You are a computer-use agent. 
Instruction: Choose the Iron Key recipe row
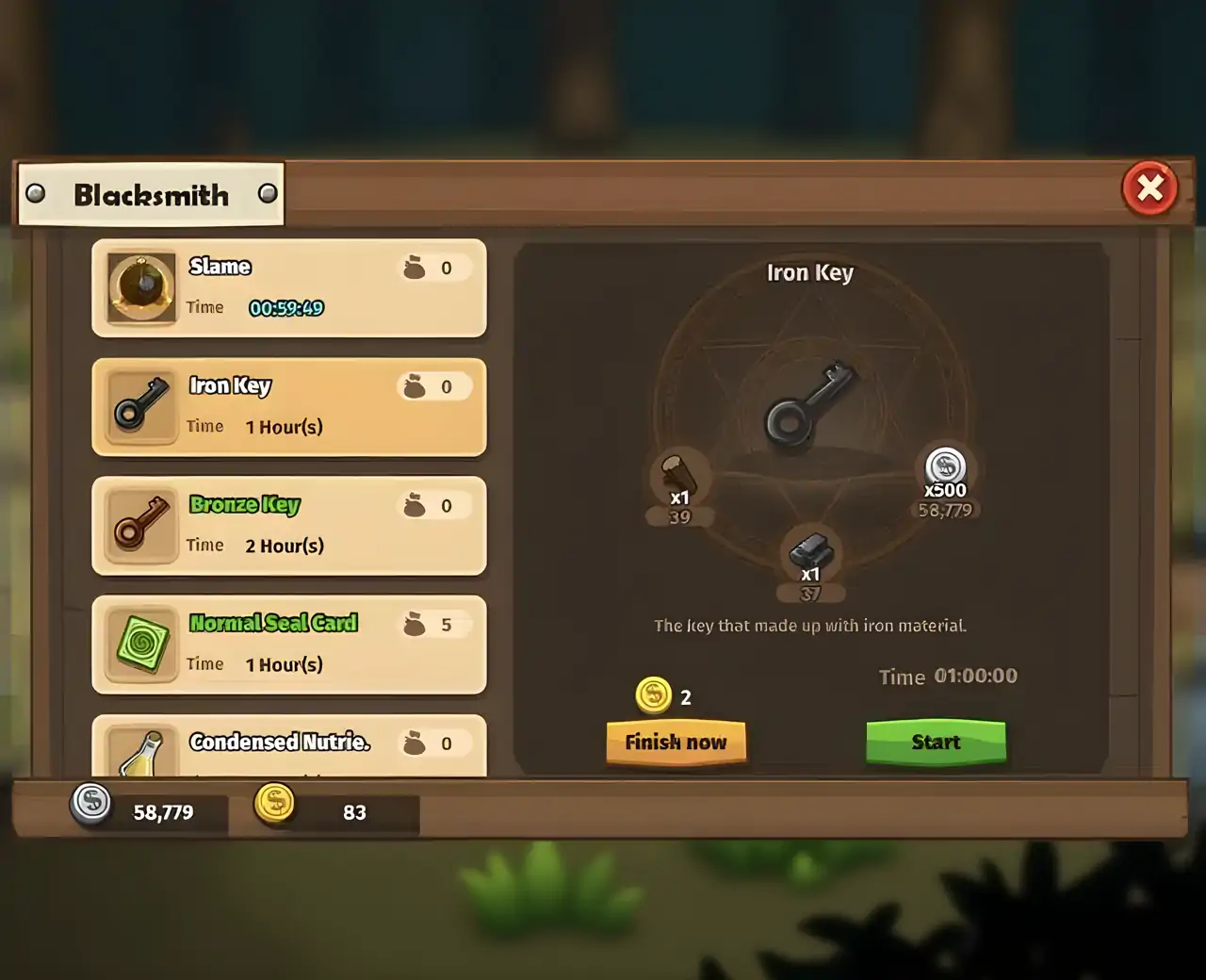(x=288, y=407)
